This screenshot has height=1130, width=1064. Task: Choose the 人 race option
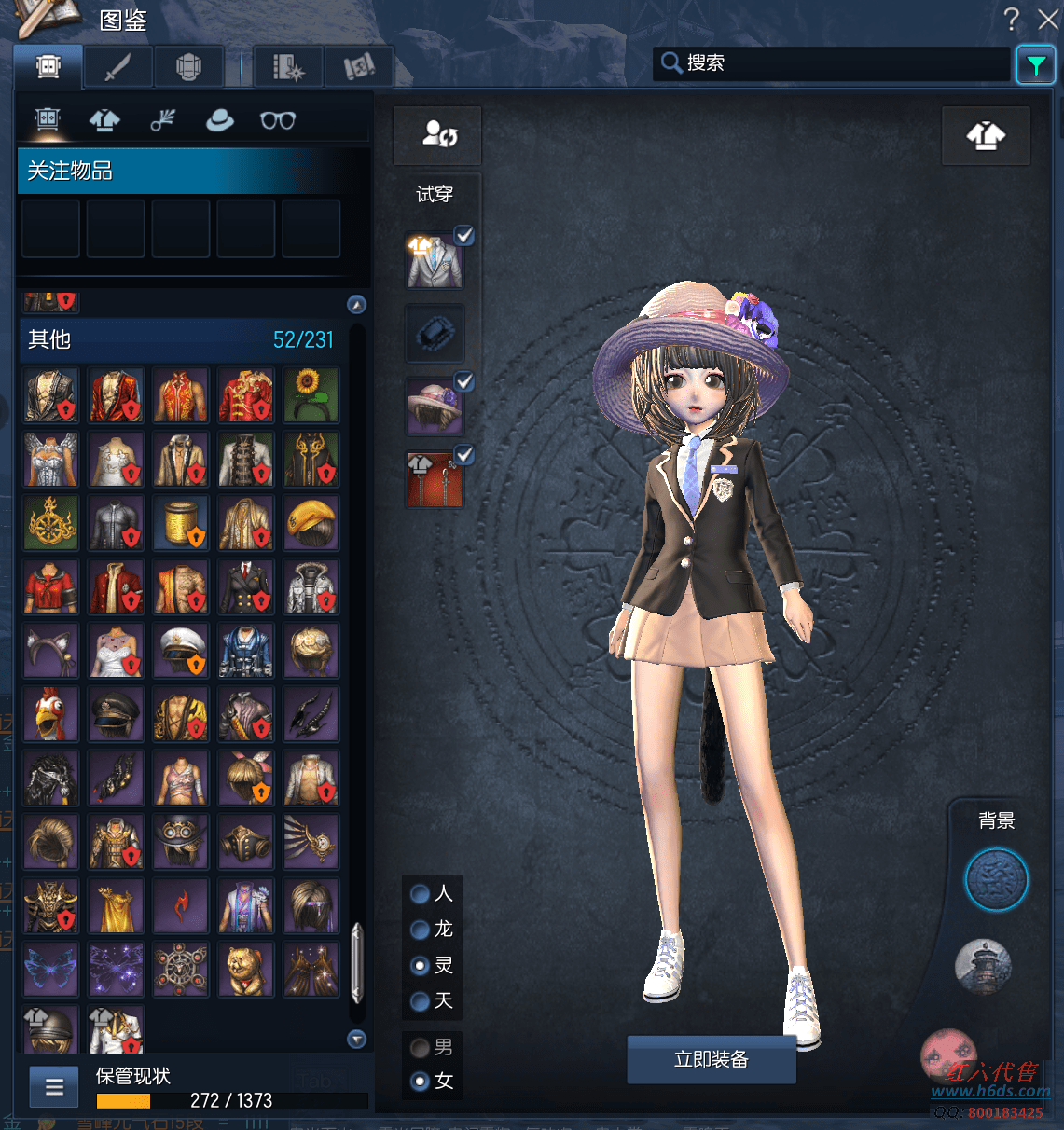421,894
